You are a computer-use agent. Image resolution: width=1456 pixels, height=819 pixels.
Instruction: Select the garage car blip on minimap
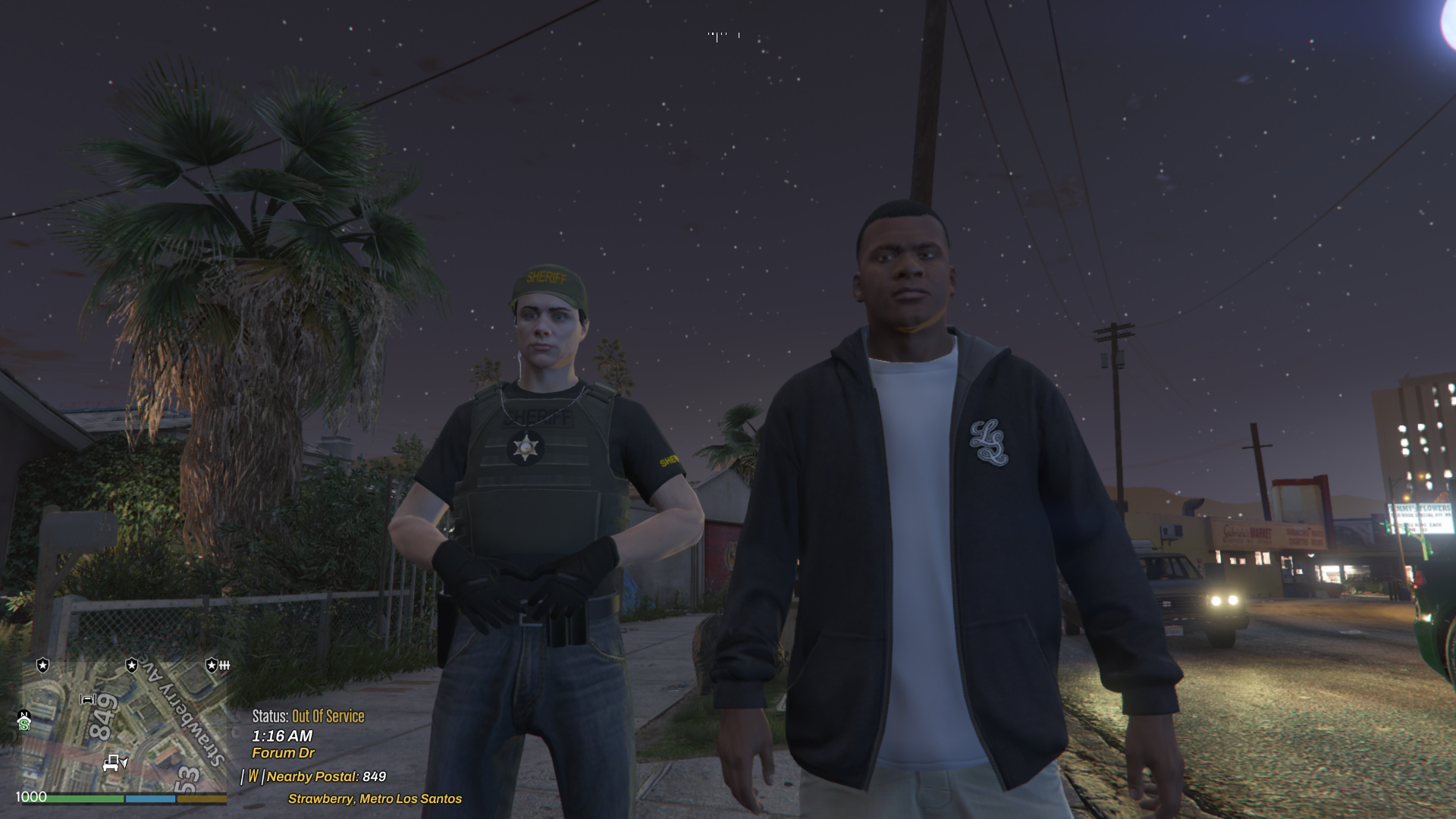point(88,699)
